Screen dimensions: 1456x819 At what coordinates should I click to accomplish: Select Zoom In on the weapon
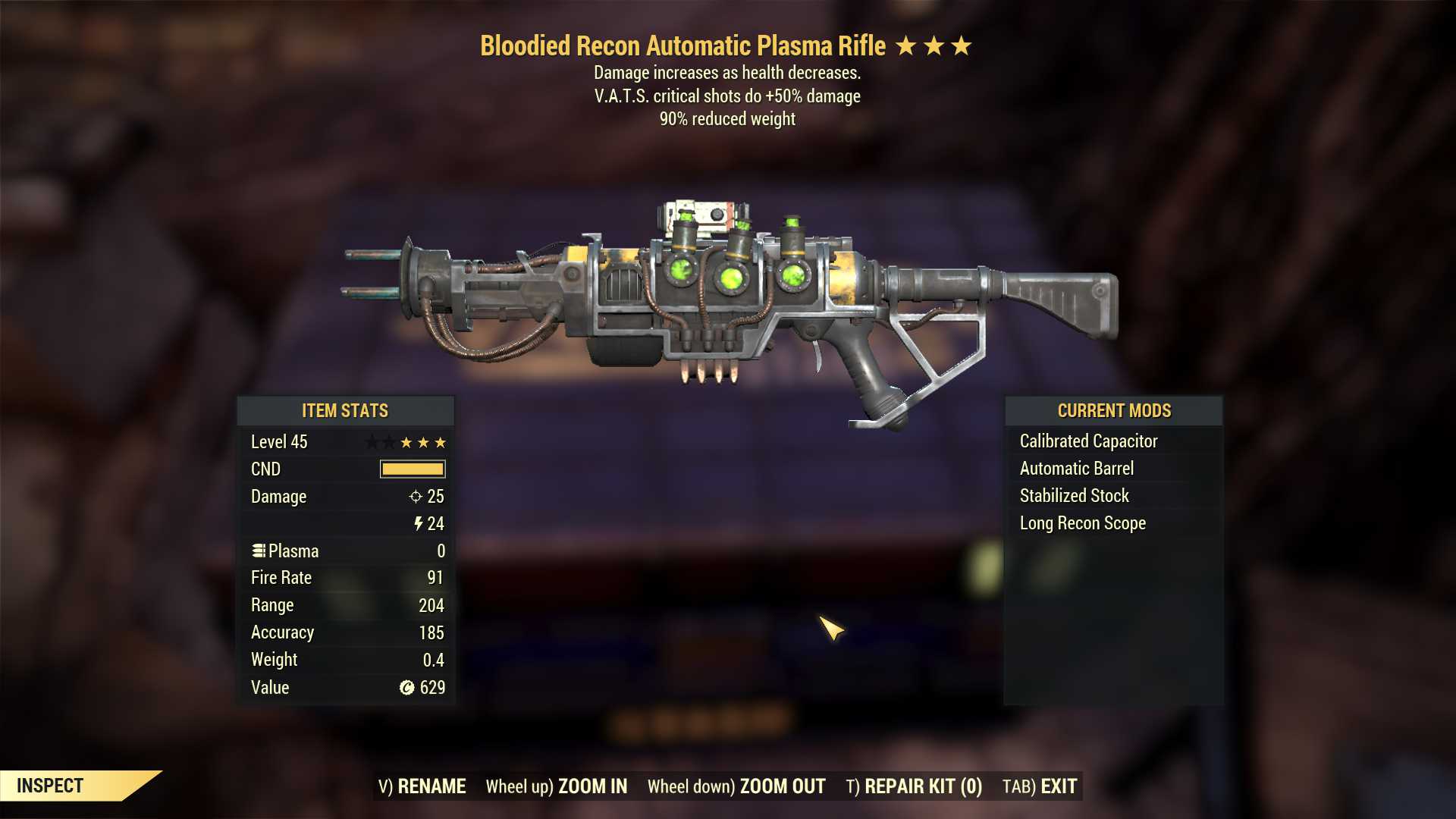pos(557,786)
